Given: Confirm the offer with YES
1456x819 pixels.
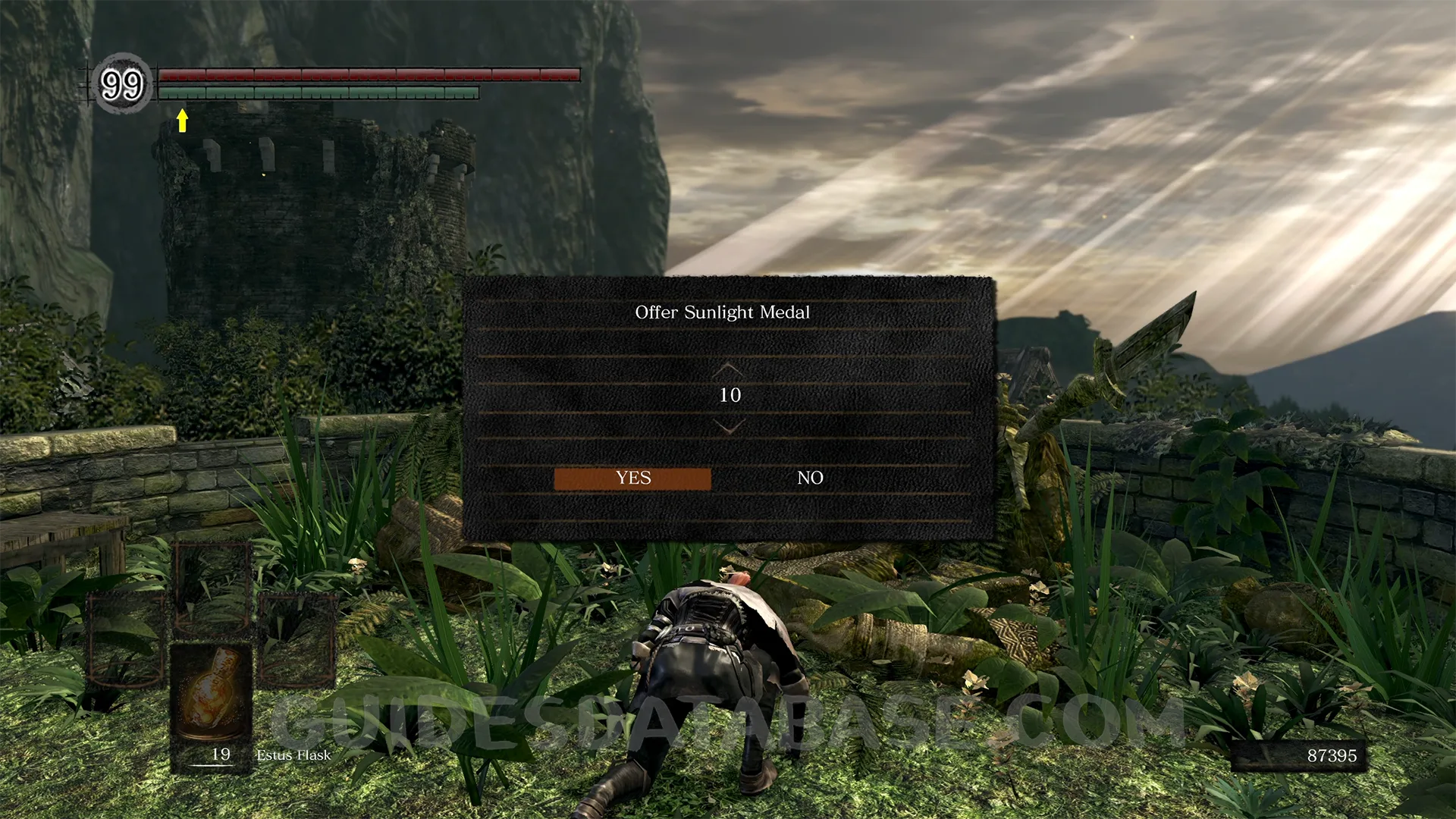Looking at the screenshot, I should (x=632, y=479).
